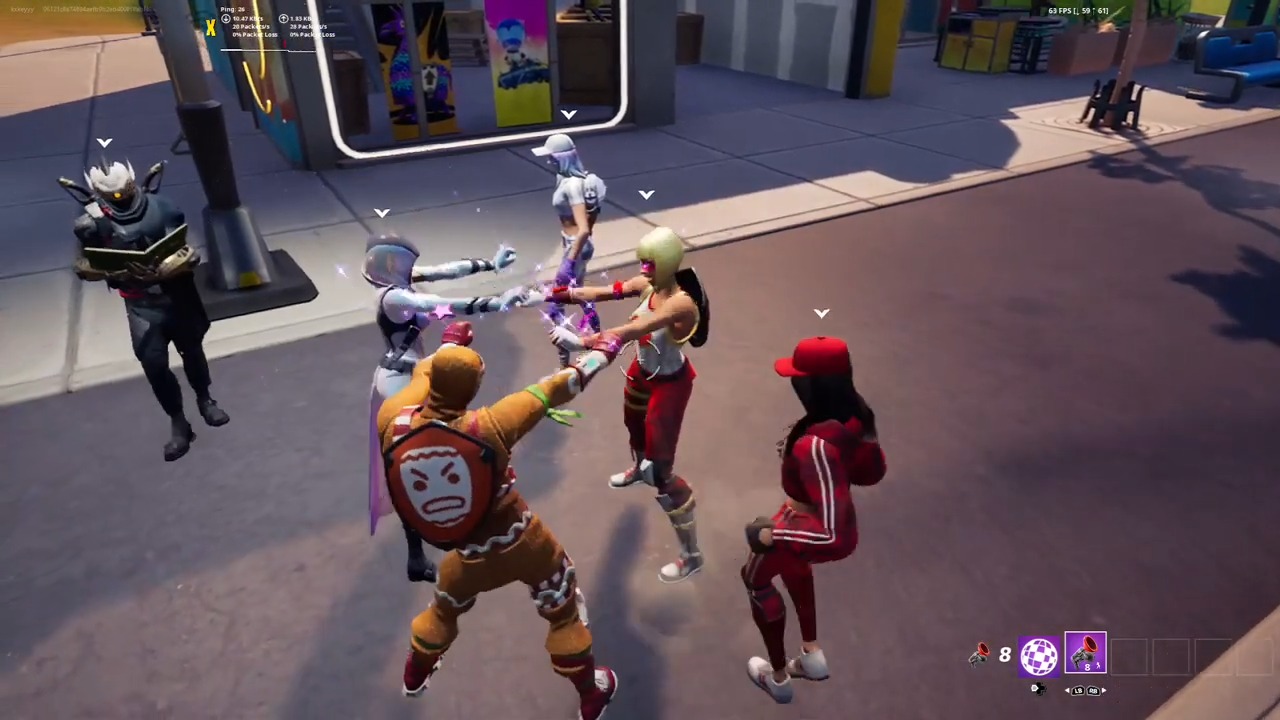
Task: Select the equipped Boogie Bomb hotbar icon
Action: [1086, 652]
